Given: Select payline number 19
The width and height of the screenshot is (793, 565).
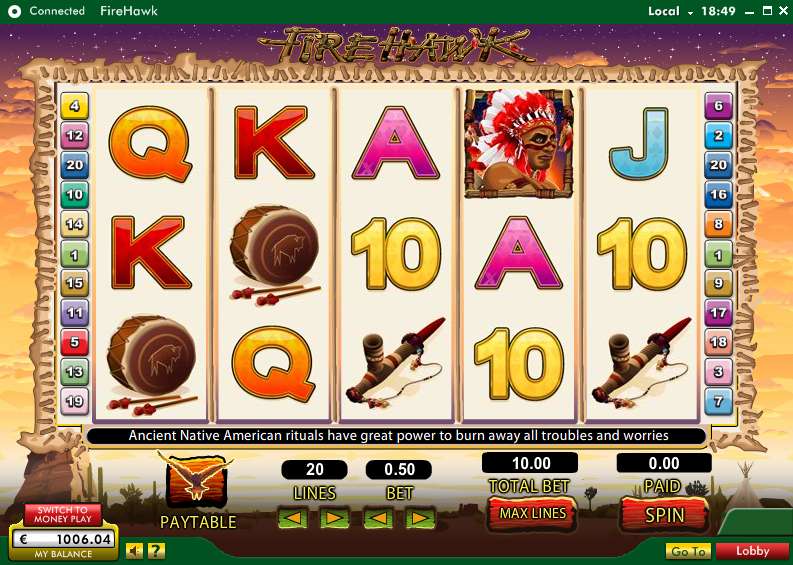Looking at the screenshot, I should coord(75,402).
